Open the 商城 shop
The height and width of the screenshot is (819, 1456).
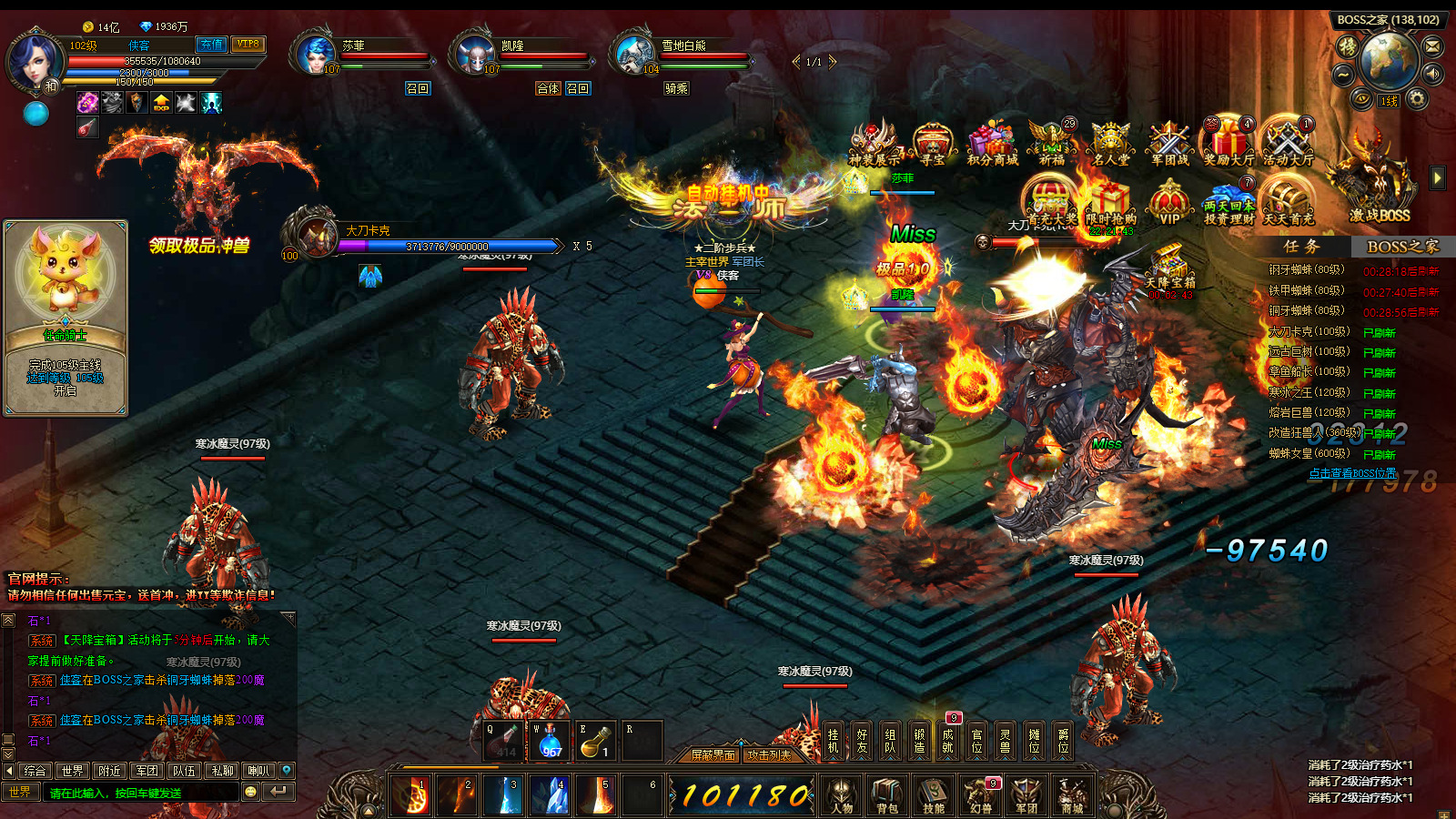[1072, 794]
